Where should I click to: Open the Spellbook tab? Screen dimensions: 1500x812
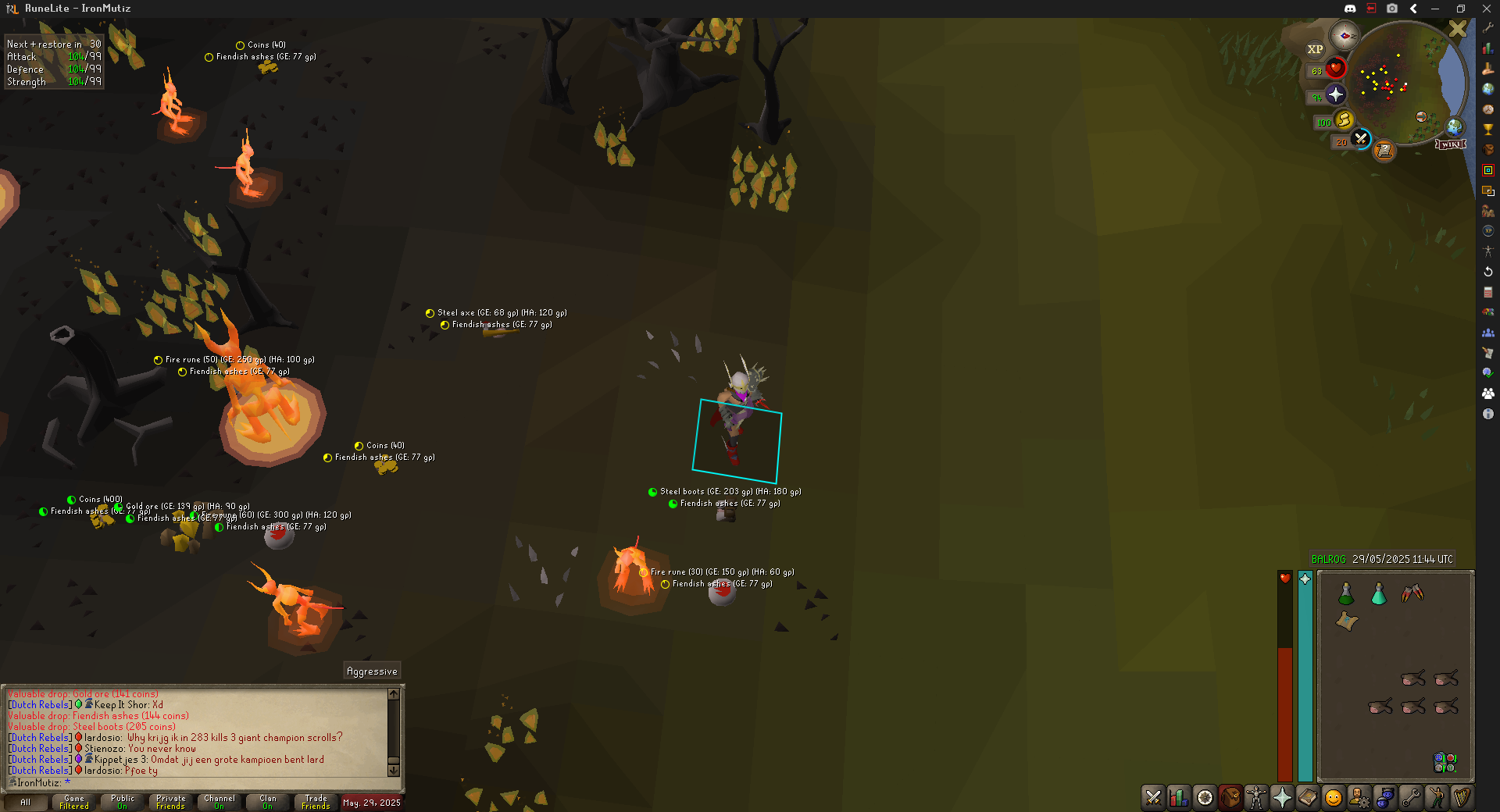pyautogui.click(x=1308, y=797)
